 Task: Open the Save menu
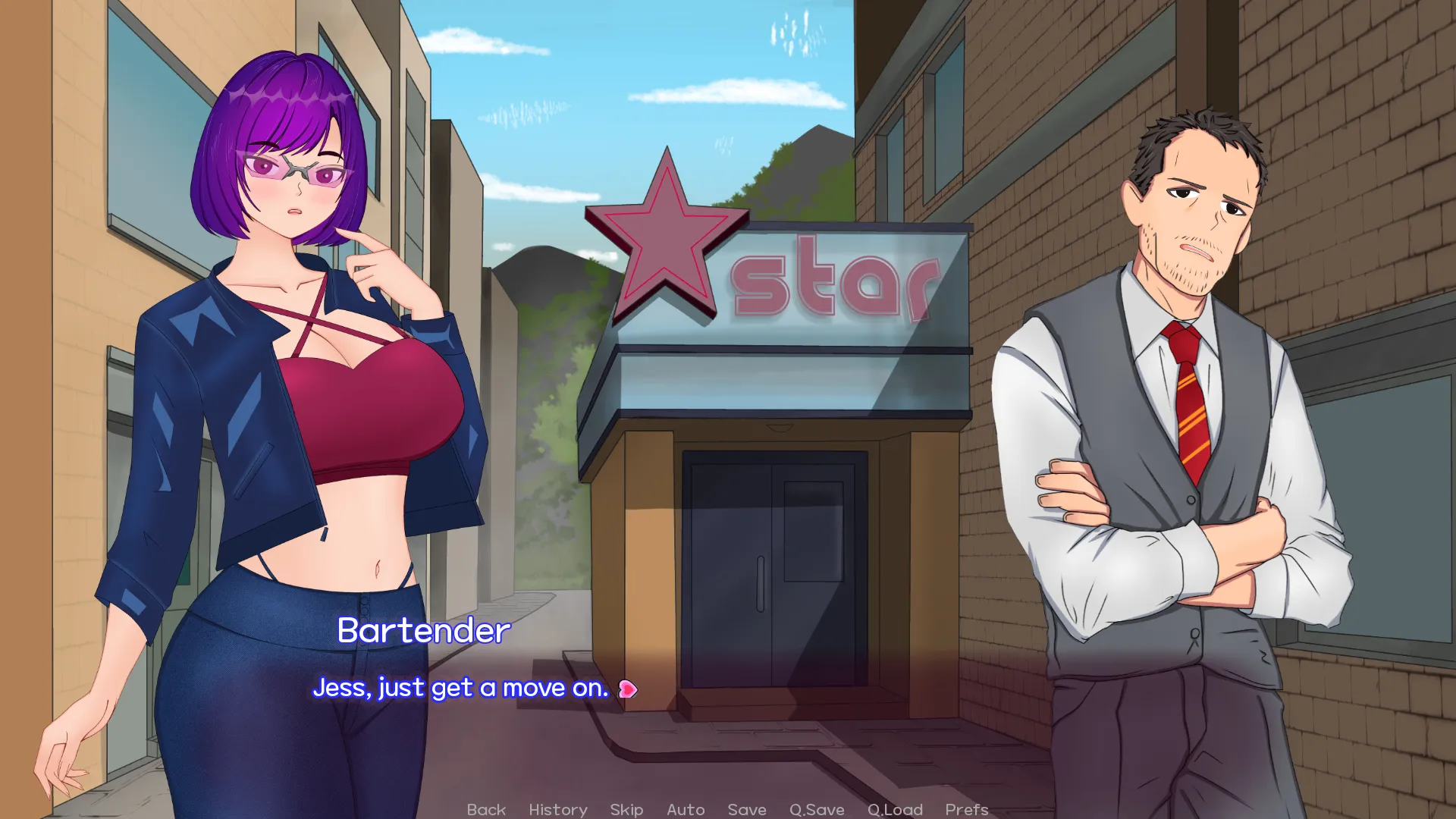(x=747, y=809)
